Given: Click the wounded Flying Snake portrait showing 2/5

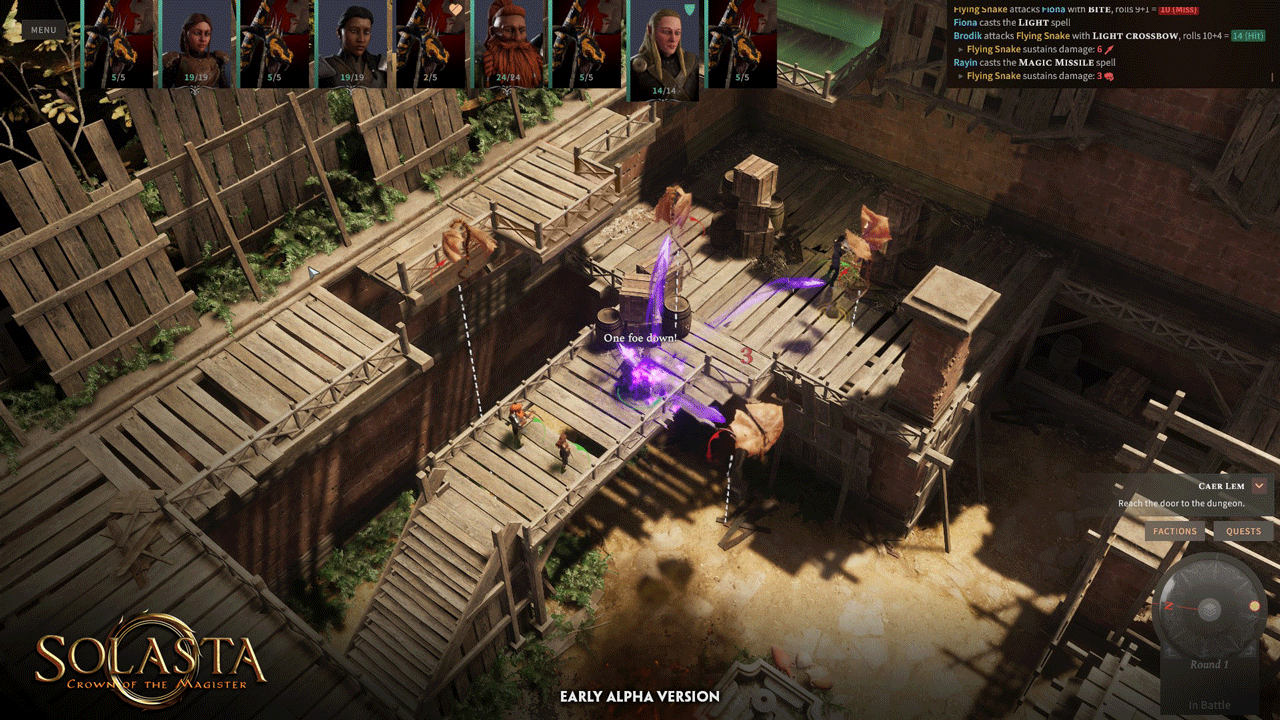Looking at the screenshot, I should click(431, 43).
